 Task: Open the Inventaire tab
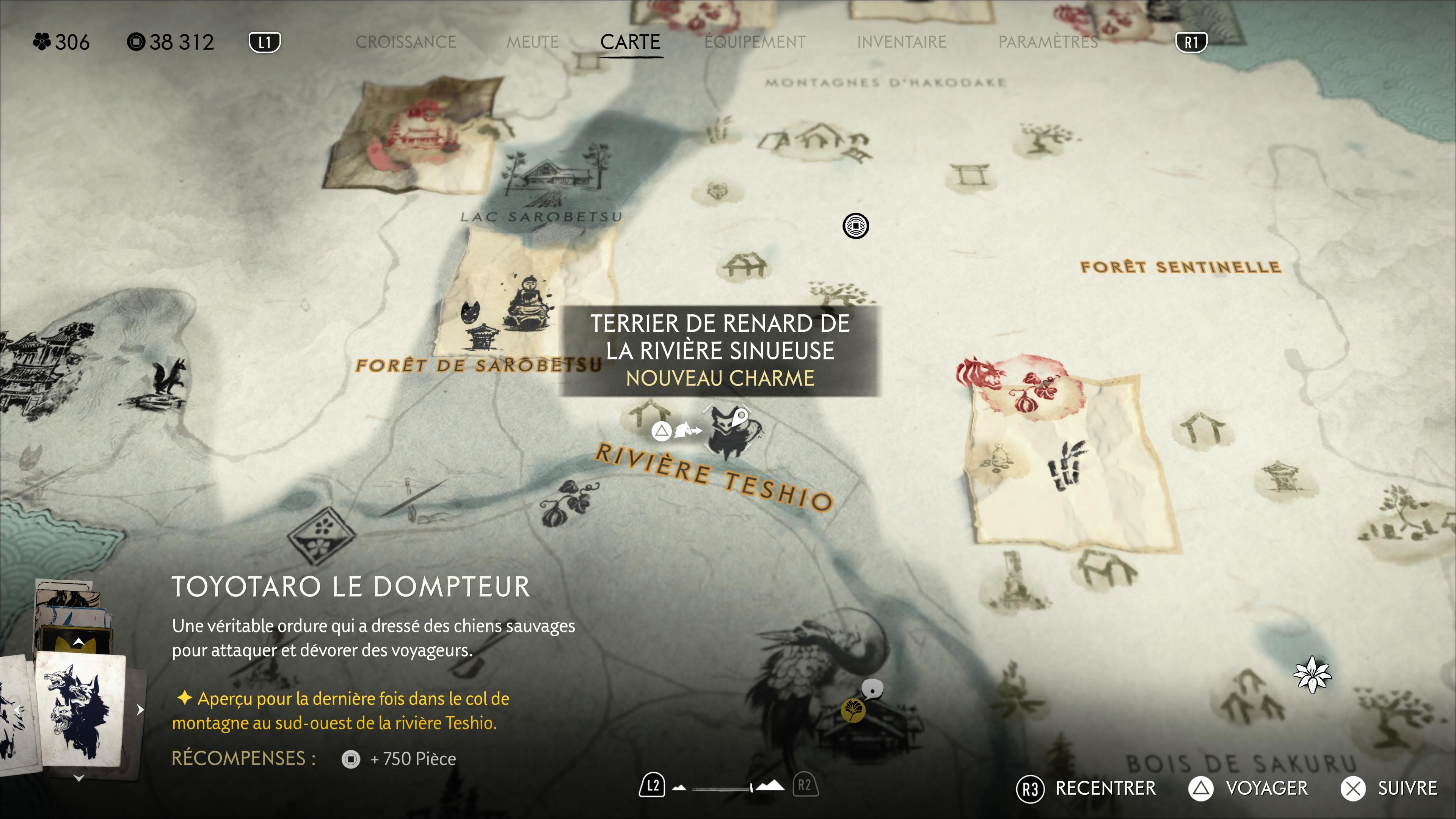[x=902, y=42]
